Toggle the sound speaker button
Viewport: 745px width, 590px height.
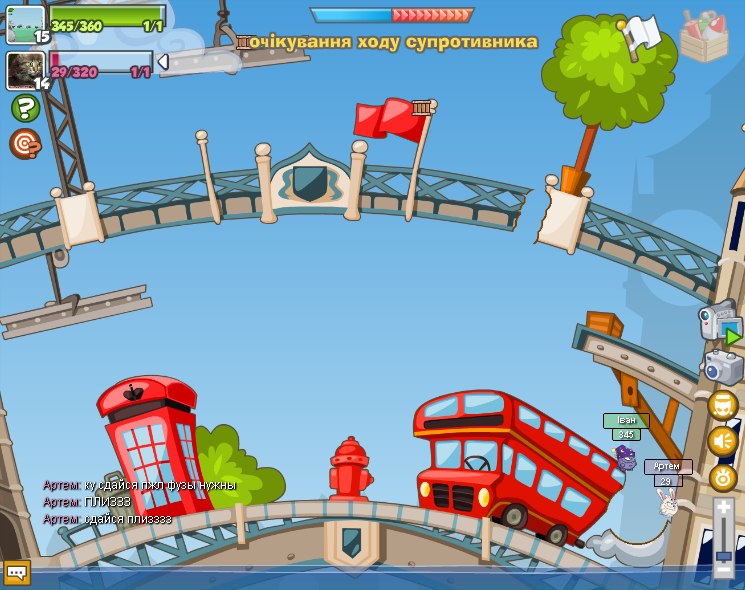pyautogui.click(x=722, y=441)
